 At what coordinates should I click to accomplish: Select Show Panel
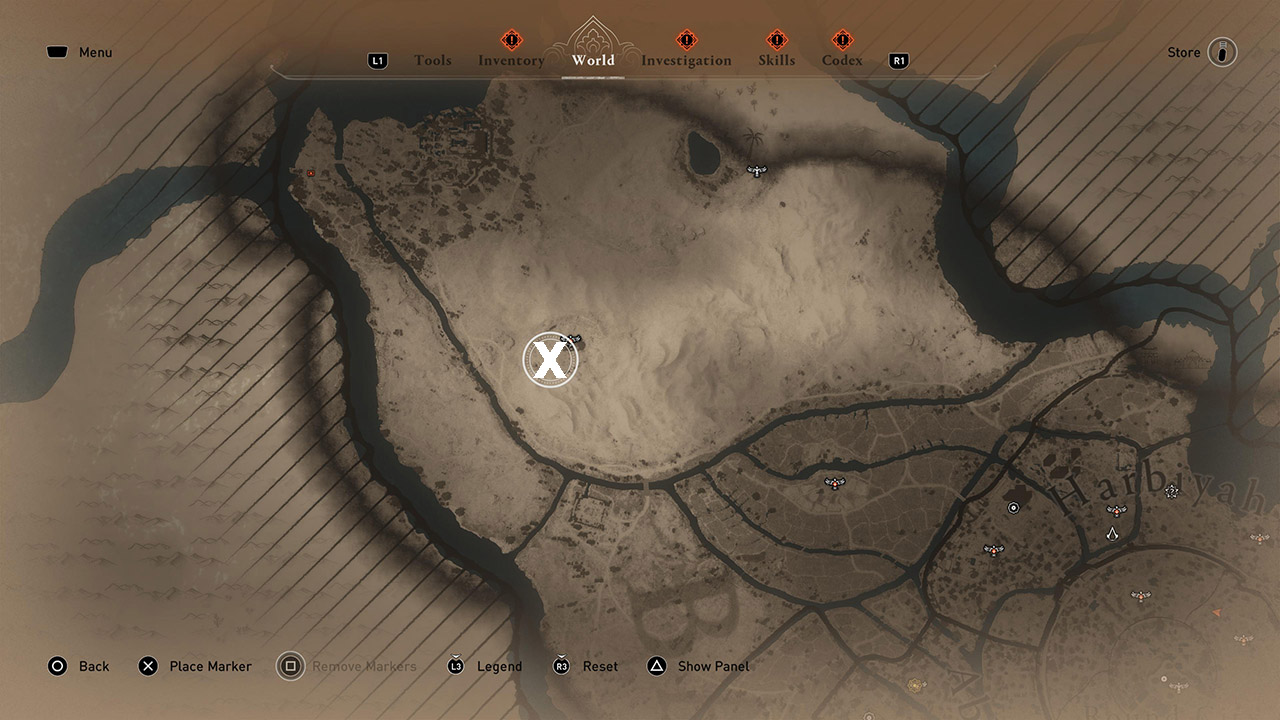[x=698, y=666]
